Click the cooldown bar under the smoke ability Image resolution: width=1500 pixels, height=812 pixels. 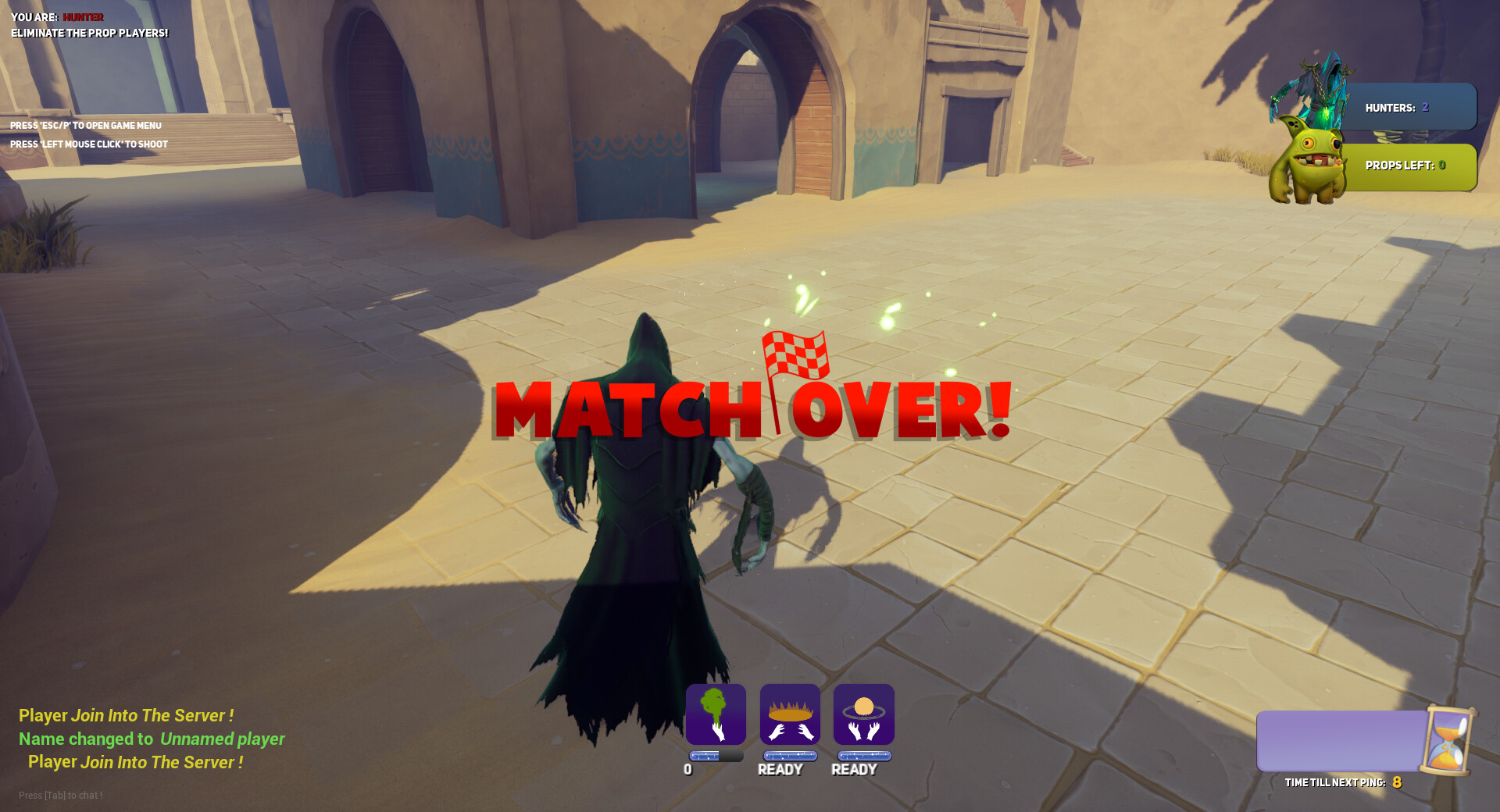tap(713, 754)
